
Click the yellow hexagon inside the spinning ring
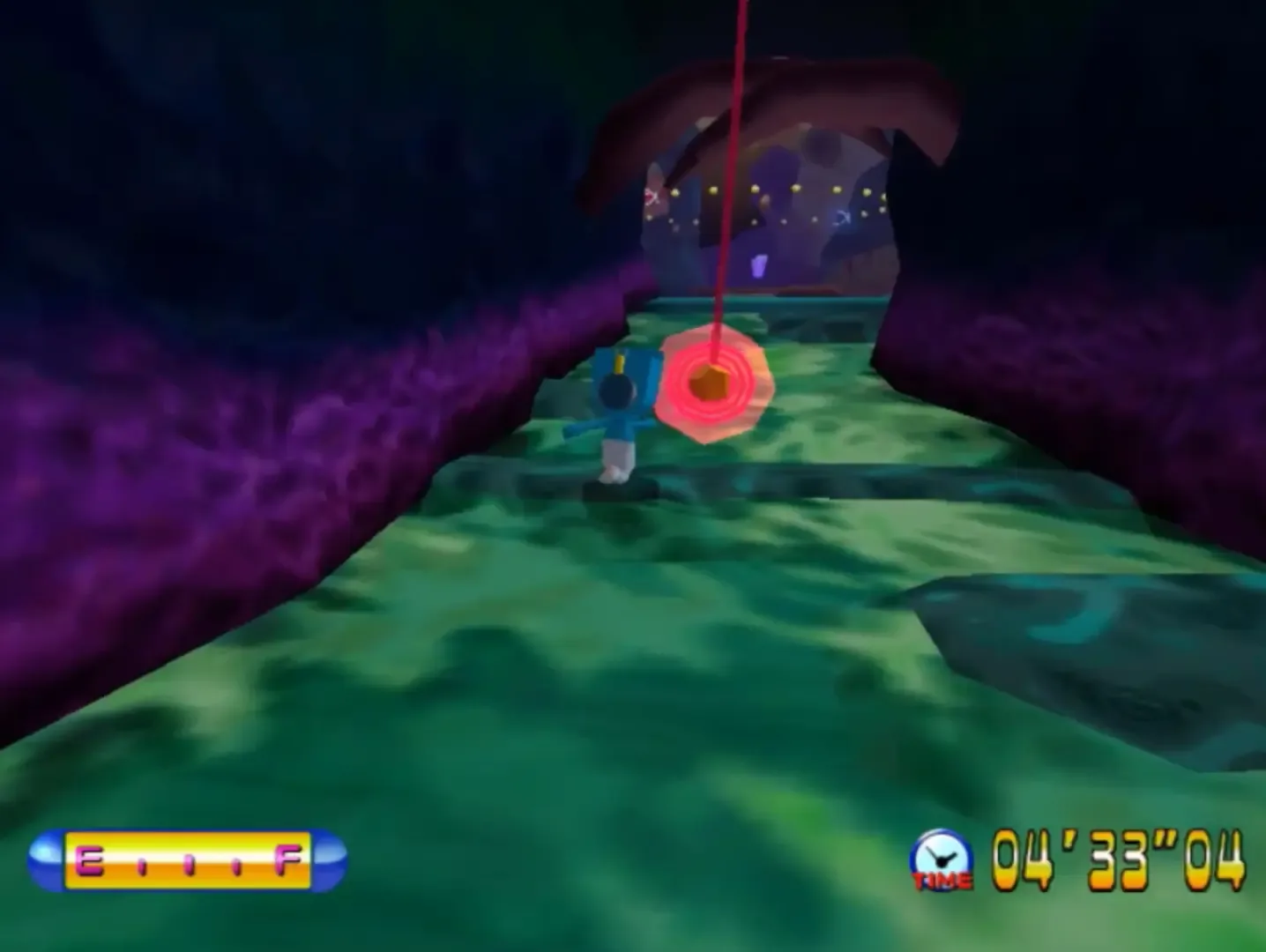pyautogui.click(x=709, y=384)
